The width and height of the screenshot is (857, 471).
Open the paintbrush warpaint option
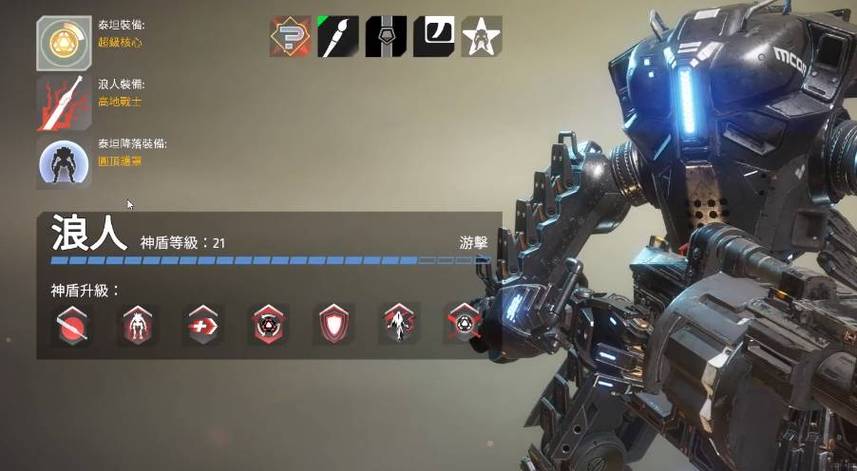338,36
